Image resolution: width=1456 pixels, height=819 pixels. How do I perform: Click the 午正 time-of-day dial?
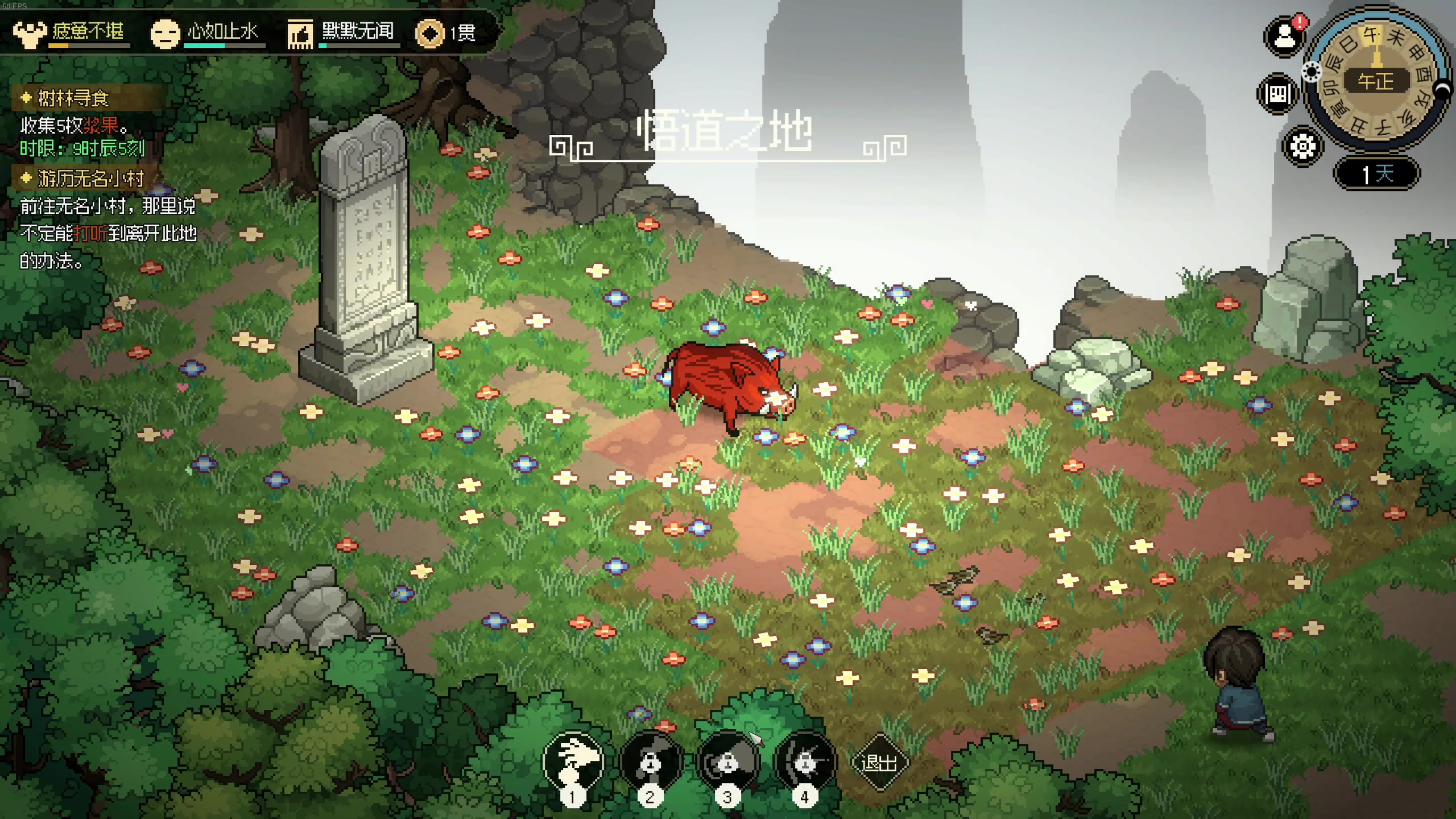[1376, 81]
